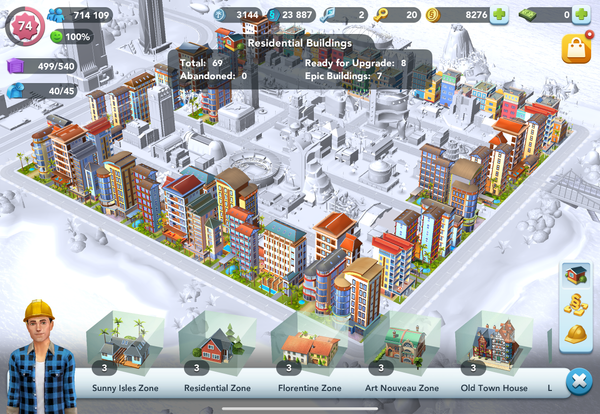Choose the Residential Zone house
Viewport: 600px width, 414px height.
[215, 346]
